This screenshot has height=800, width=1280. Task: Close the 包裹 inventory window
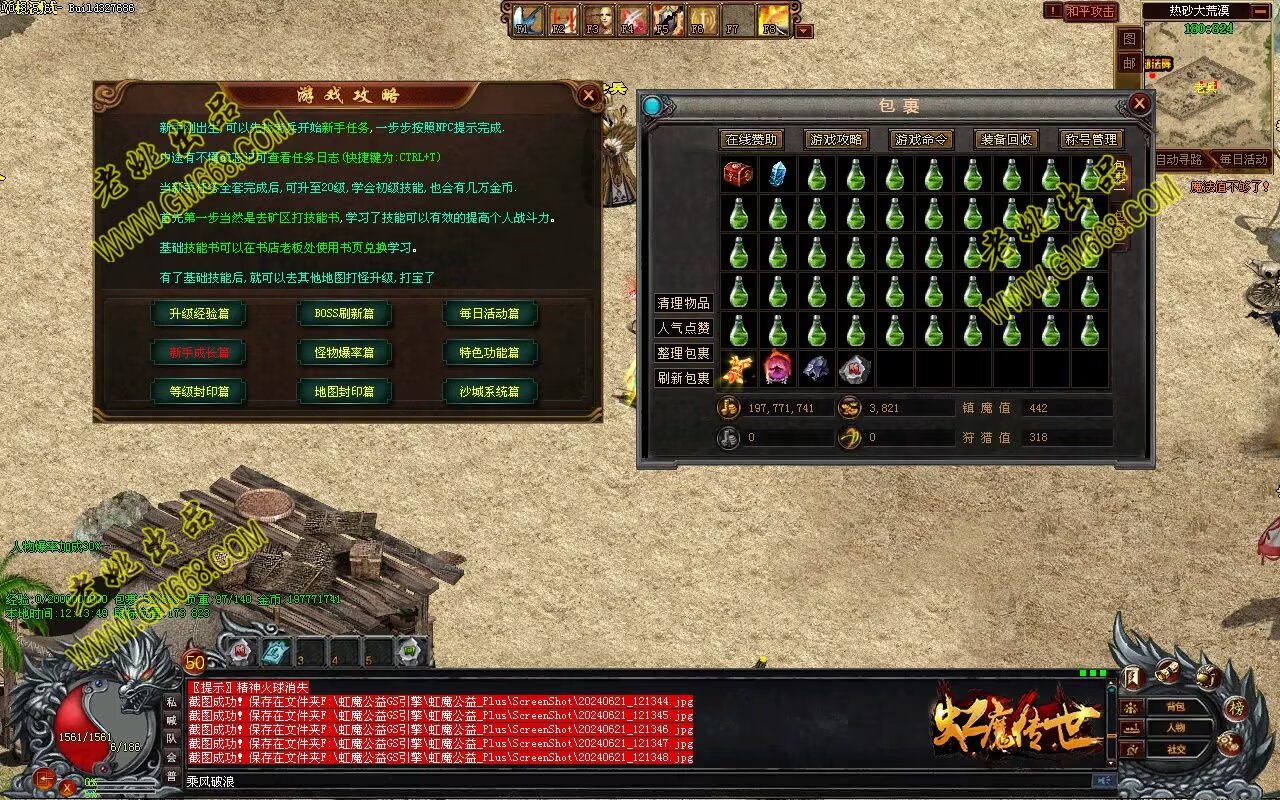tap(1139, 104)
